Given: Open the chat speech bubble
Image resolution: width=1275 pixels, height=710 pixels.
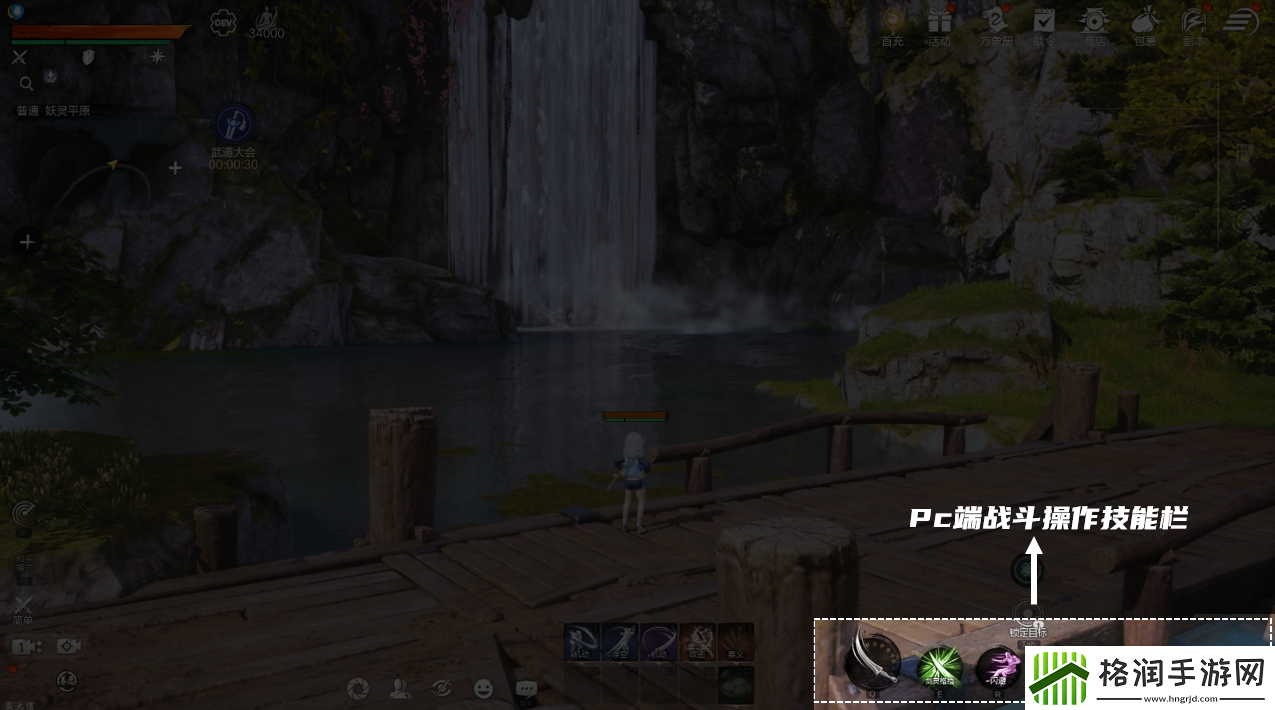Looking at the screenshot, I should click(x=526, y=689).
